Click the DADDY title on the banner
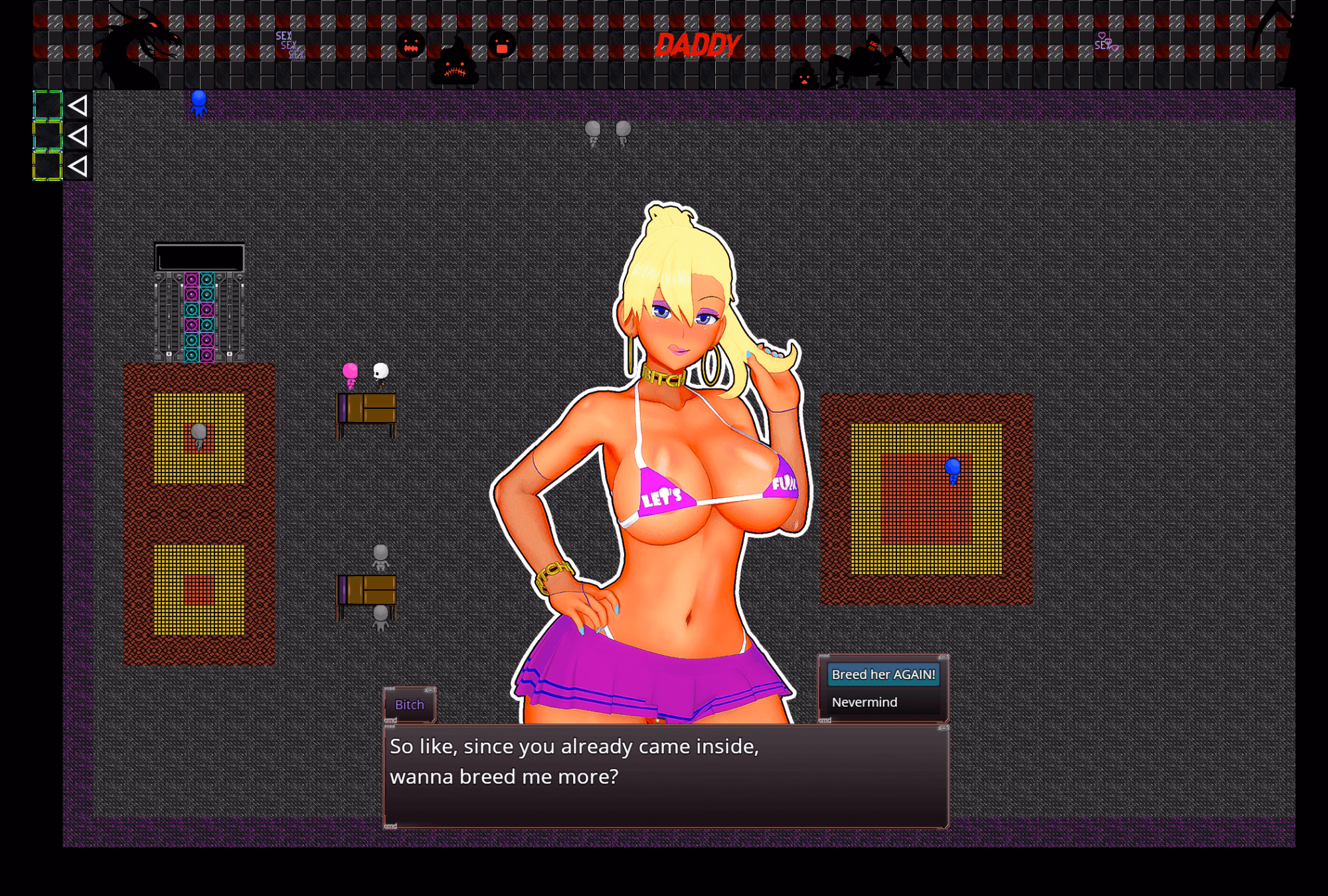Viewport: 1328px width, 896px height. coord(699,43)
